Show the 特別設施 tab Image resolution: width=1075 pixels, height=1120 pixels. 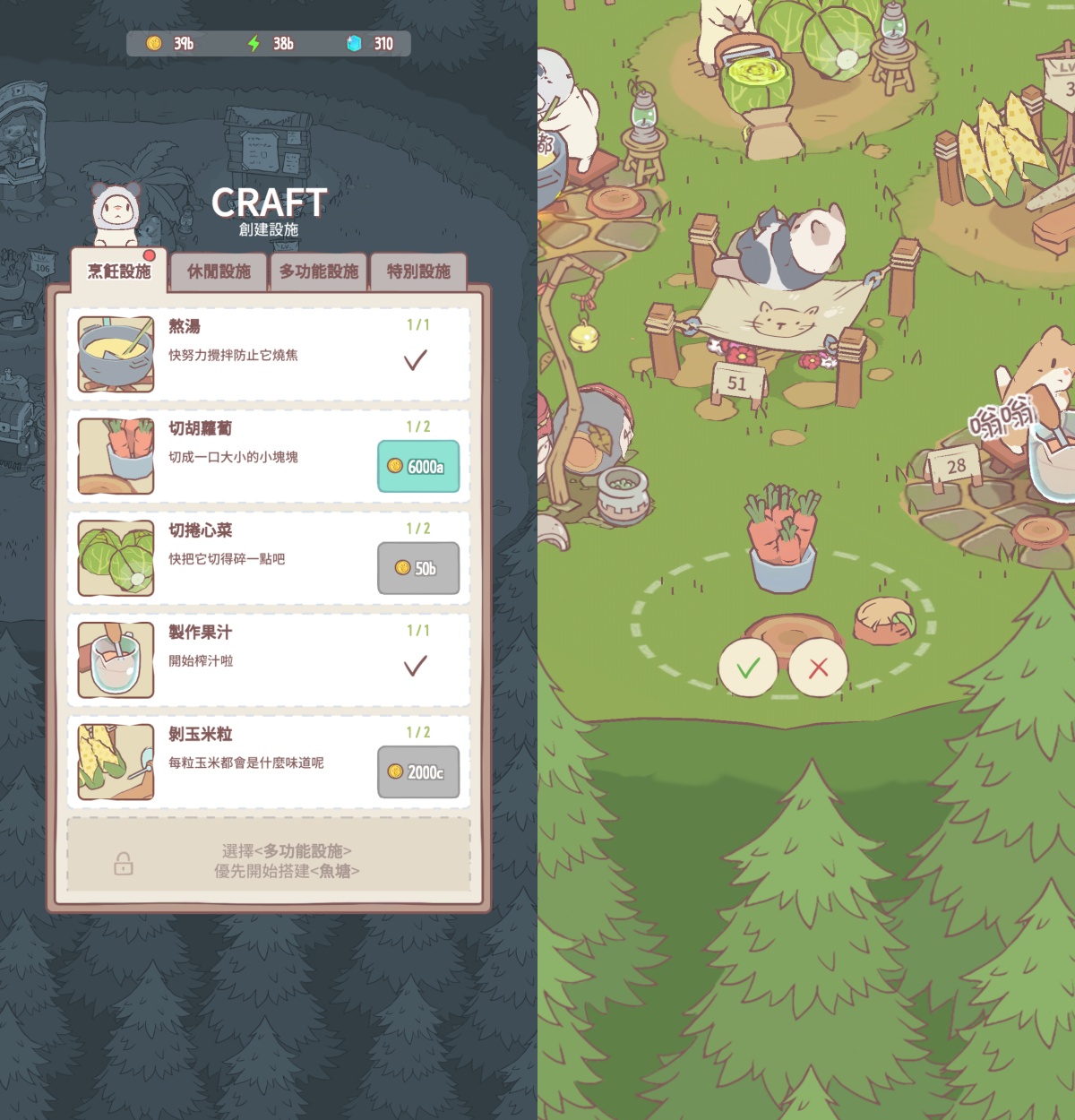[x=418, y=271]
